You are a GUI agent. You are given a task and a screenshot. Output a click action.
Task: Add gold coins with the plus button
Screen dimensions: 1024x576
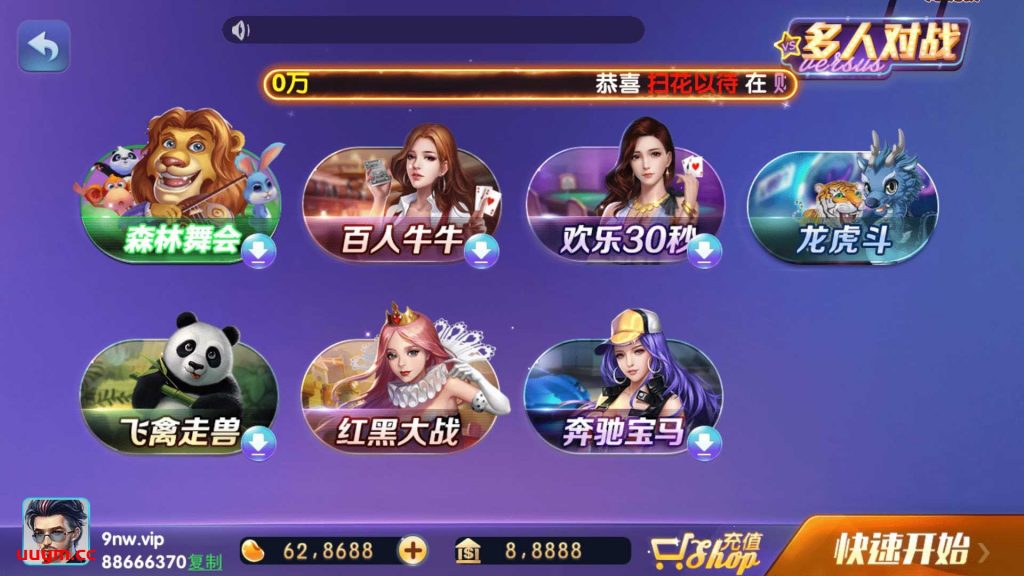412,550
